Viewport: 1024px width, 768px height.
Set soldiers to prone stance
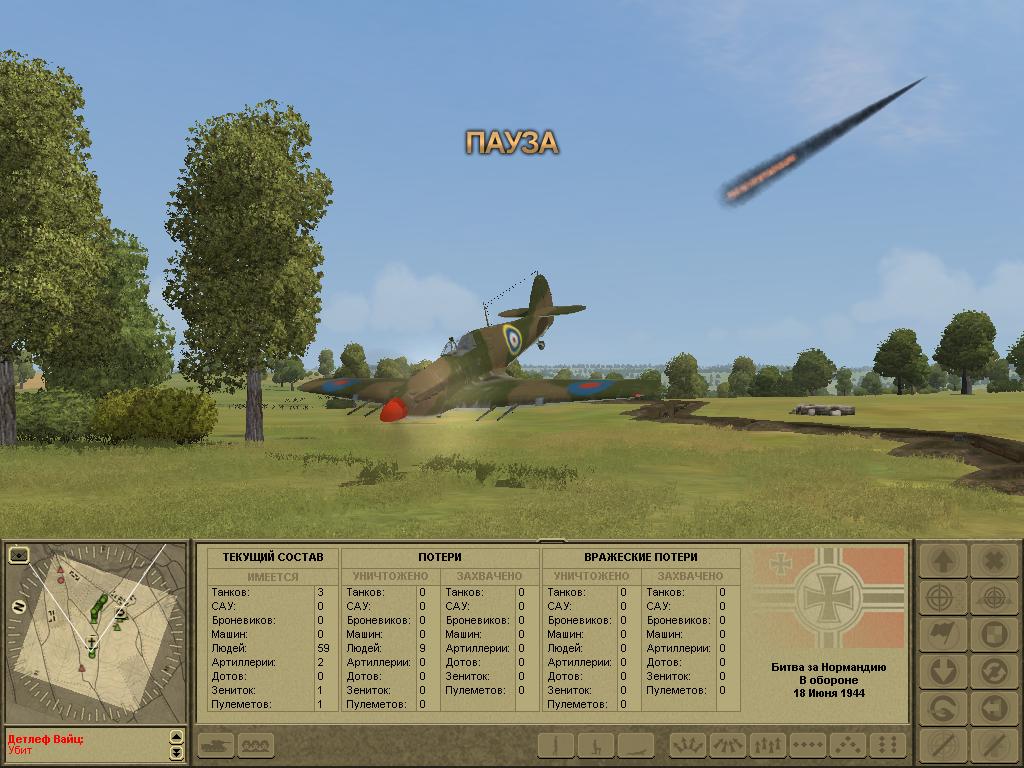(635, 745)
